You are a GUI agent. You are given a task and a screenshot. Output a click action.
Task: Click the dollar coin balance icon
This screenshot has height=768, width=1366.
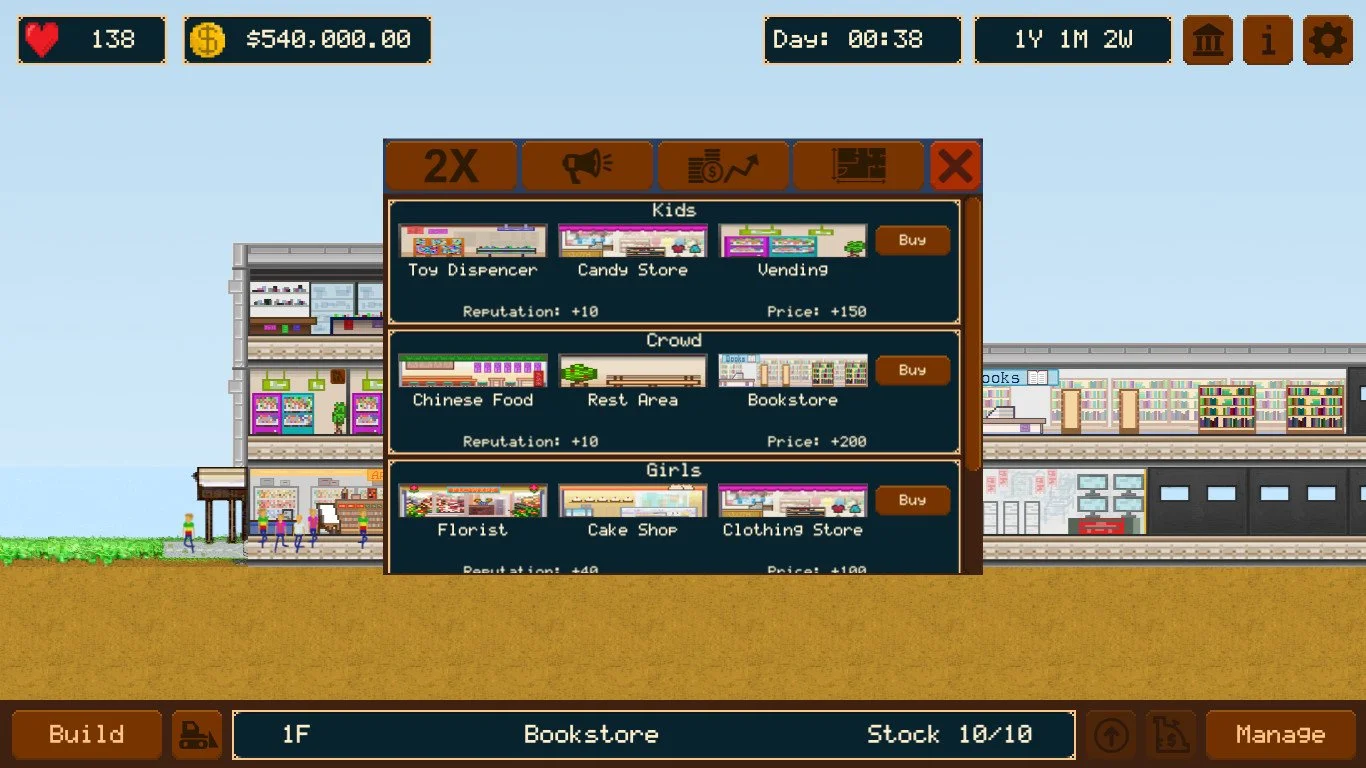[x=206, y=39]
